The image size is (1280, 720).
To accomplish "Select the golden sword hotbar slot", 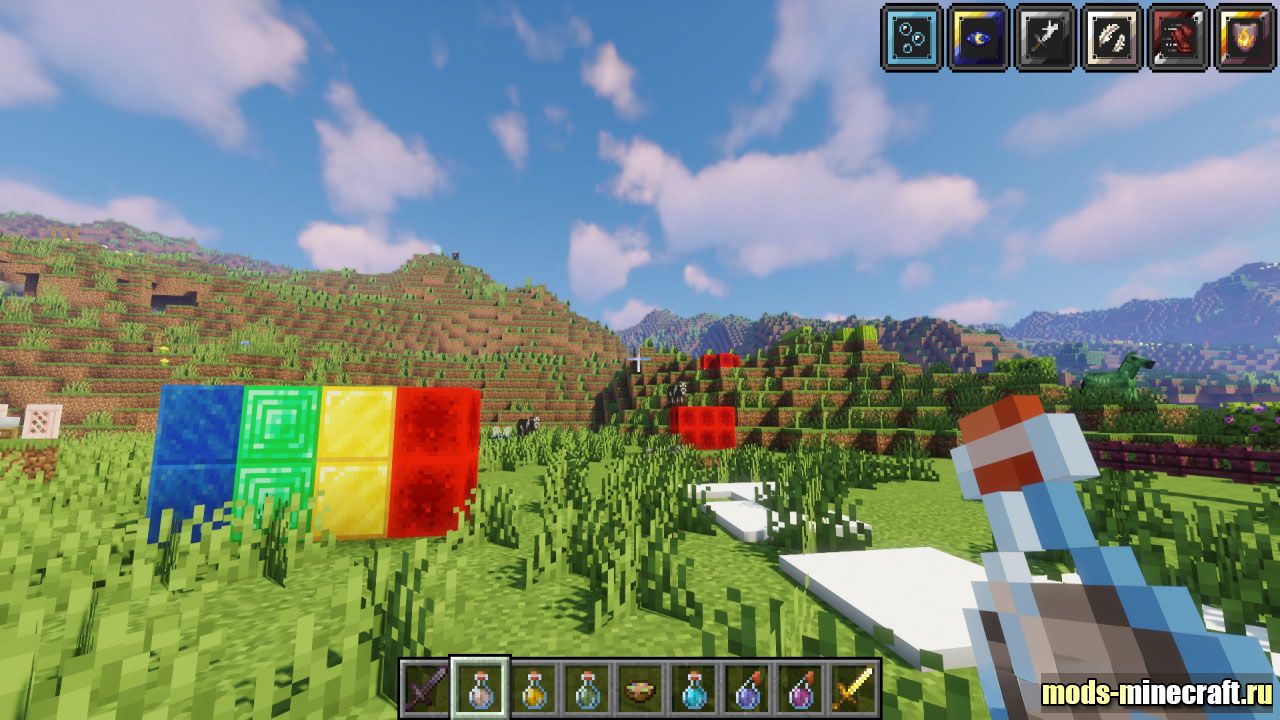I will click(x=855, y=688).
